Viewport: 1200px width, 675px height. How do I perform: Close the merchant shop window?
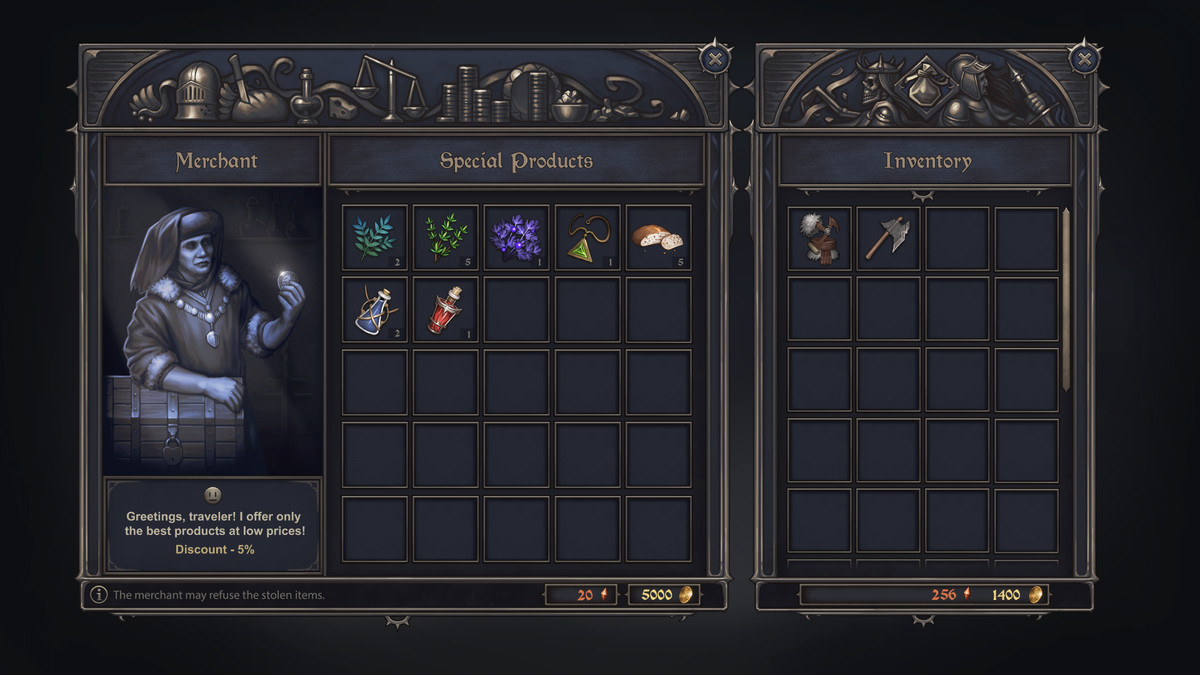pyautogui.click(x=714, y=59)
